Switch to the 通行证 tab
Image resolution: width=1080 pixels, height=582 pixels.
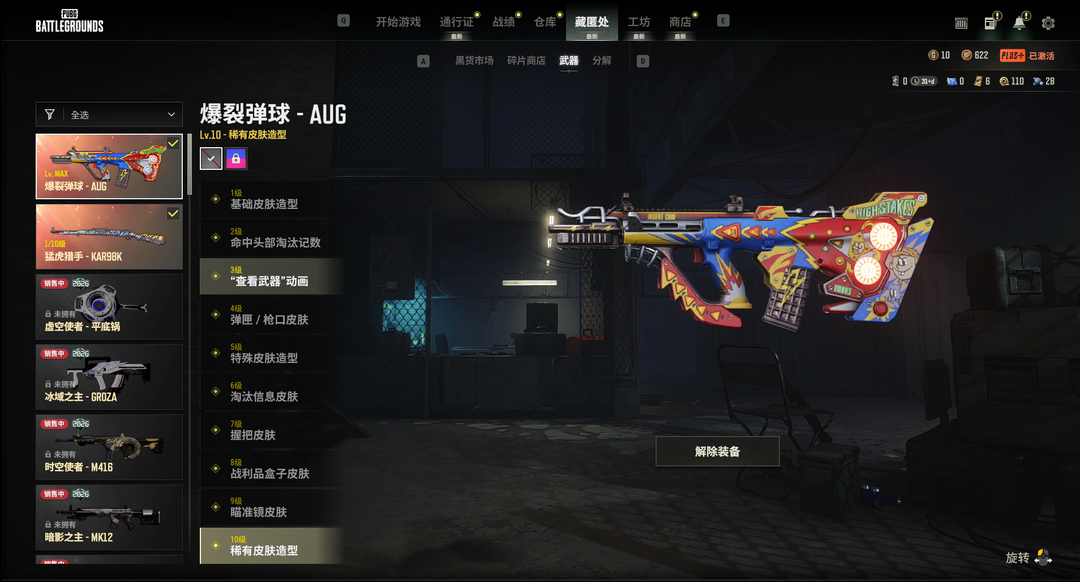(x=456, y=22)
